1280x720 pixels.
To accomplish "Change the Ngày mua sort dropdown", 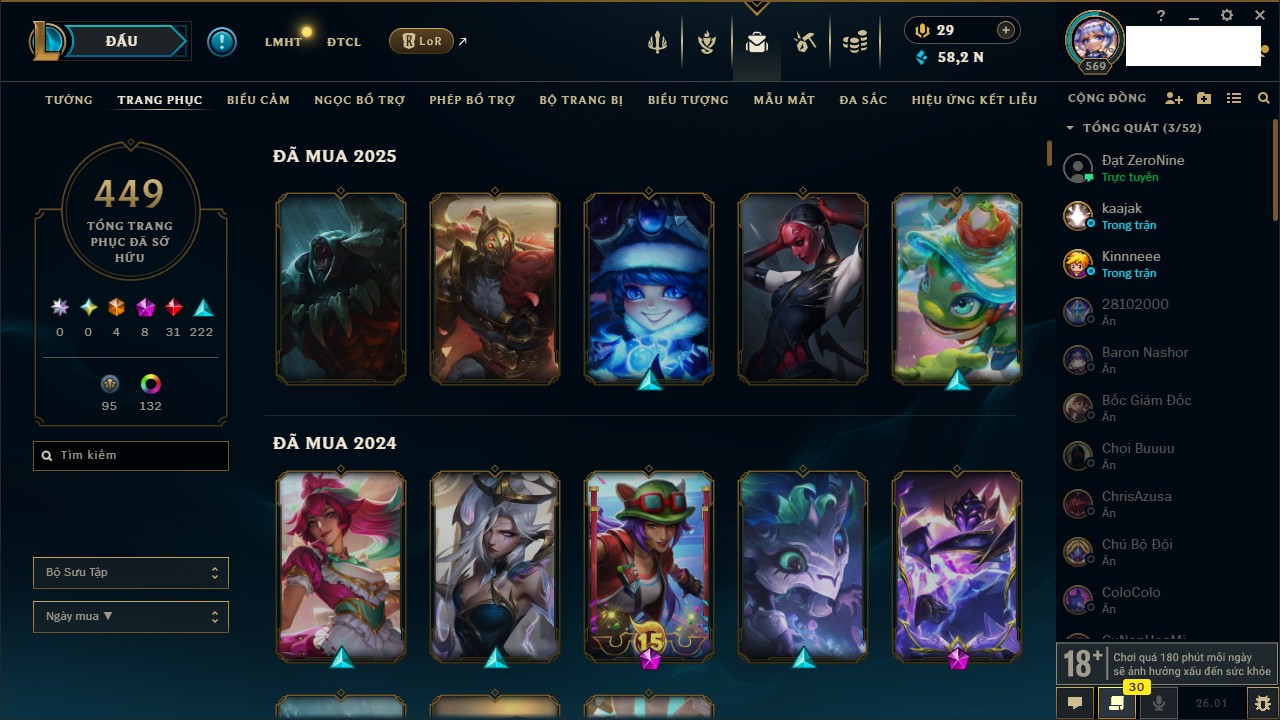I will pyautogui.click(x=131, y=617).
